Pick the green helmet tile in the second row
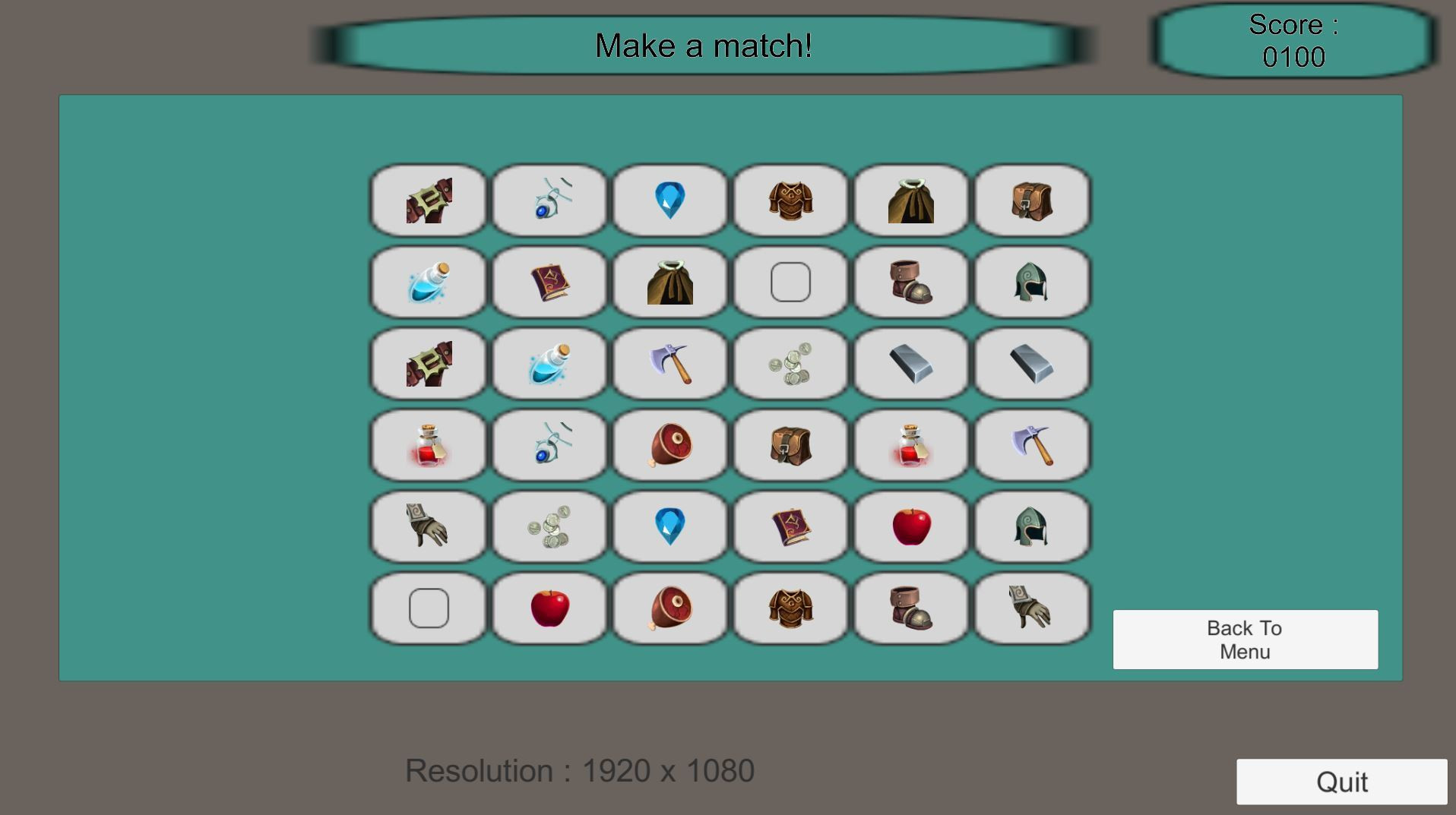The height and width of the screenshot is (815, 1456). 1031,282
